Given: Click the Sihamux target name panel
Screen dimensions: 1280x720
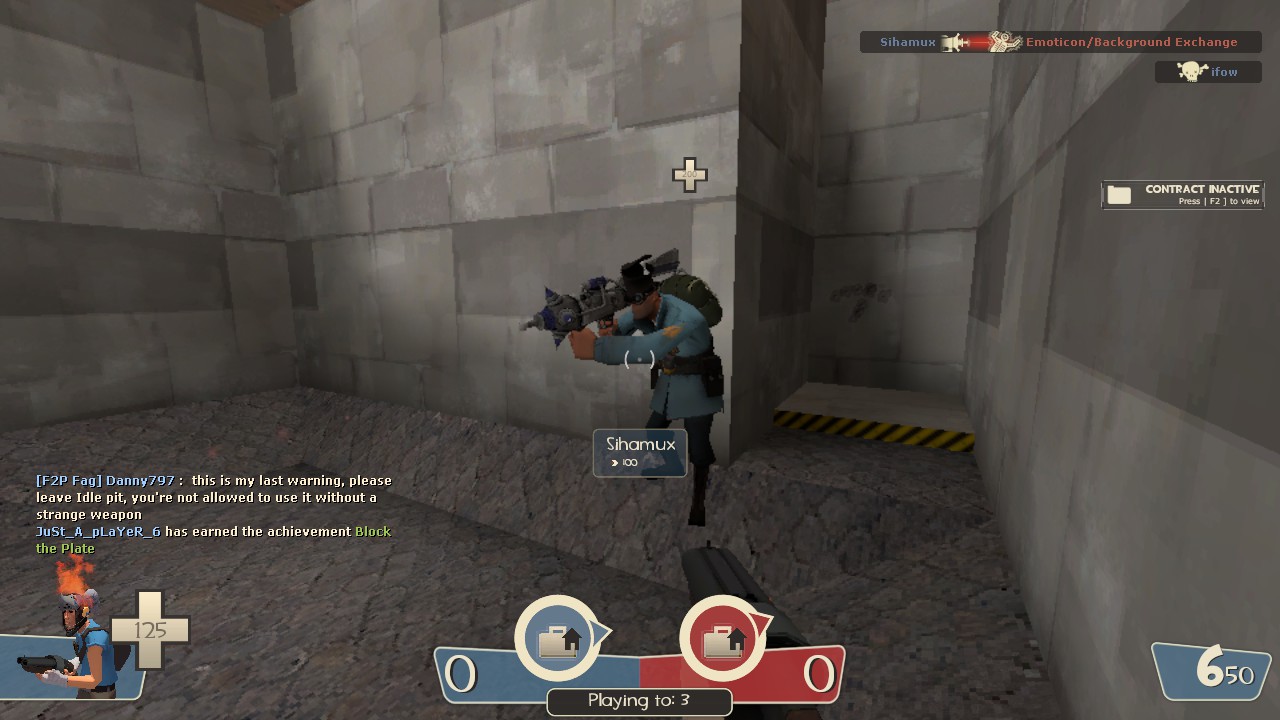Looking at the screenshot, I should click(640, 453).
